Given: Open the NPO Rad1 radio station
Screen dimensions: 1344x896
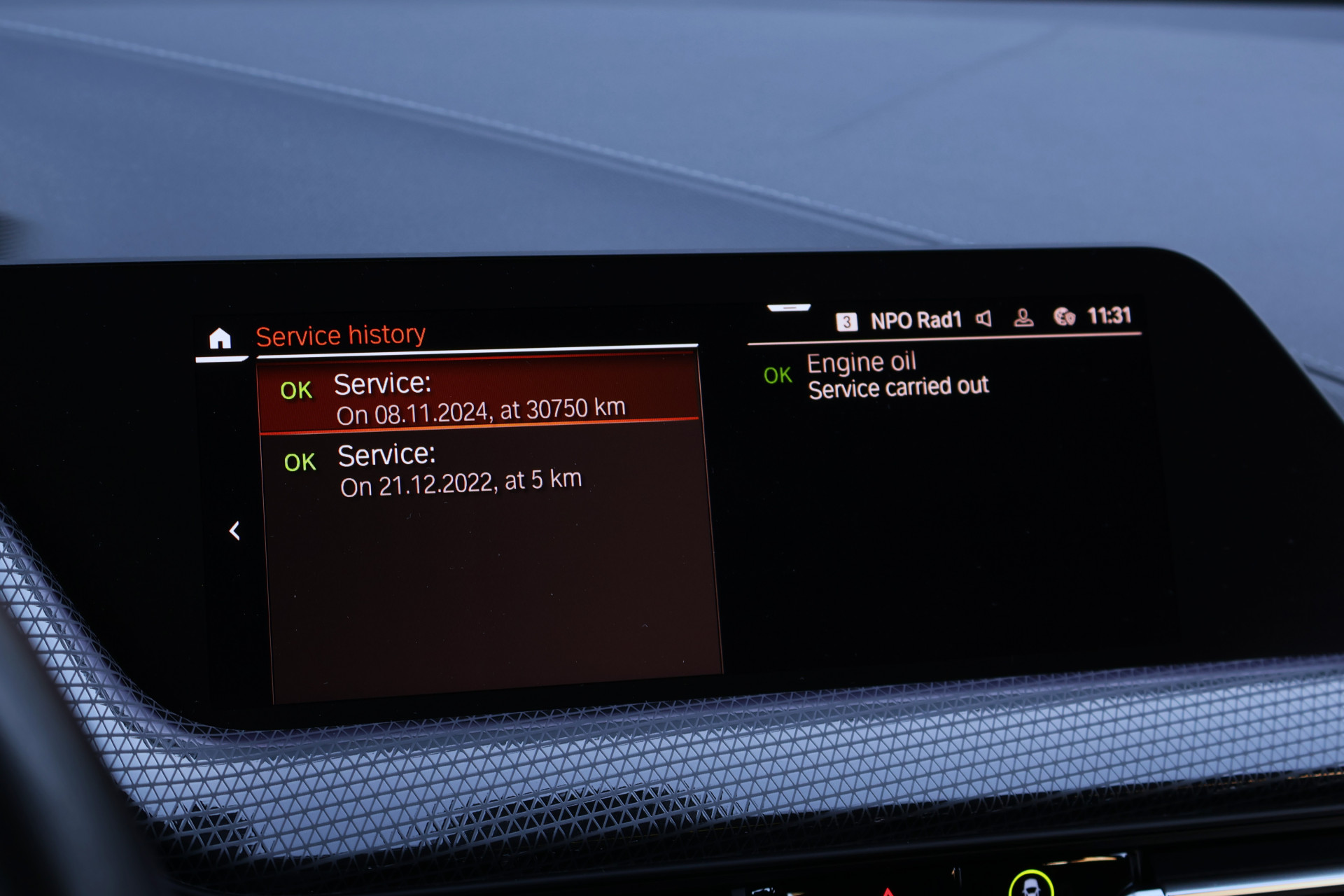Looking at the screenshot, I should pos(916,321).
